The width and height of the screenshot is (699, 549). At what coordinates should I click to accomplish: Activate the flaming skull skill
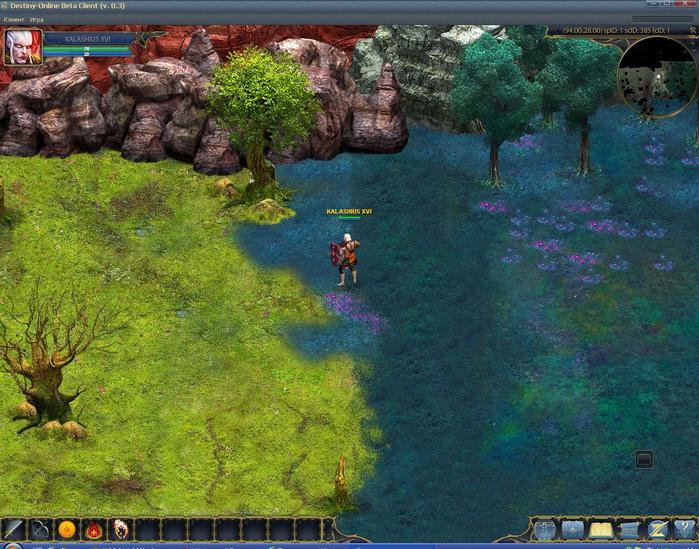(121, 529)
